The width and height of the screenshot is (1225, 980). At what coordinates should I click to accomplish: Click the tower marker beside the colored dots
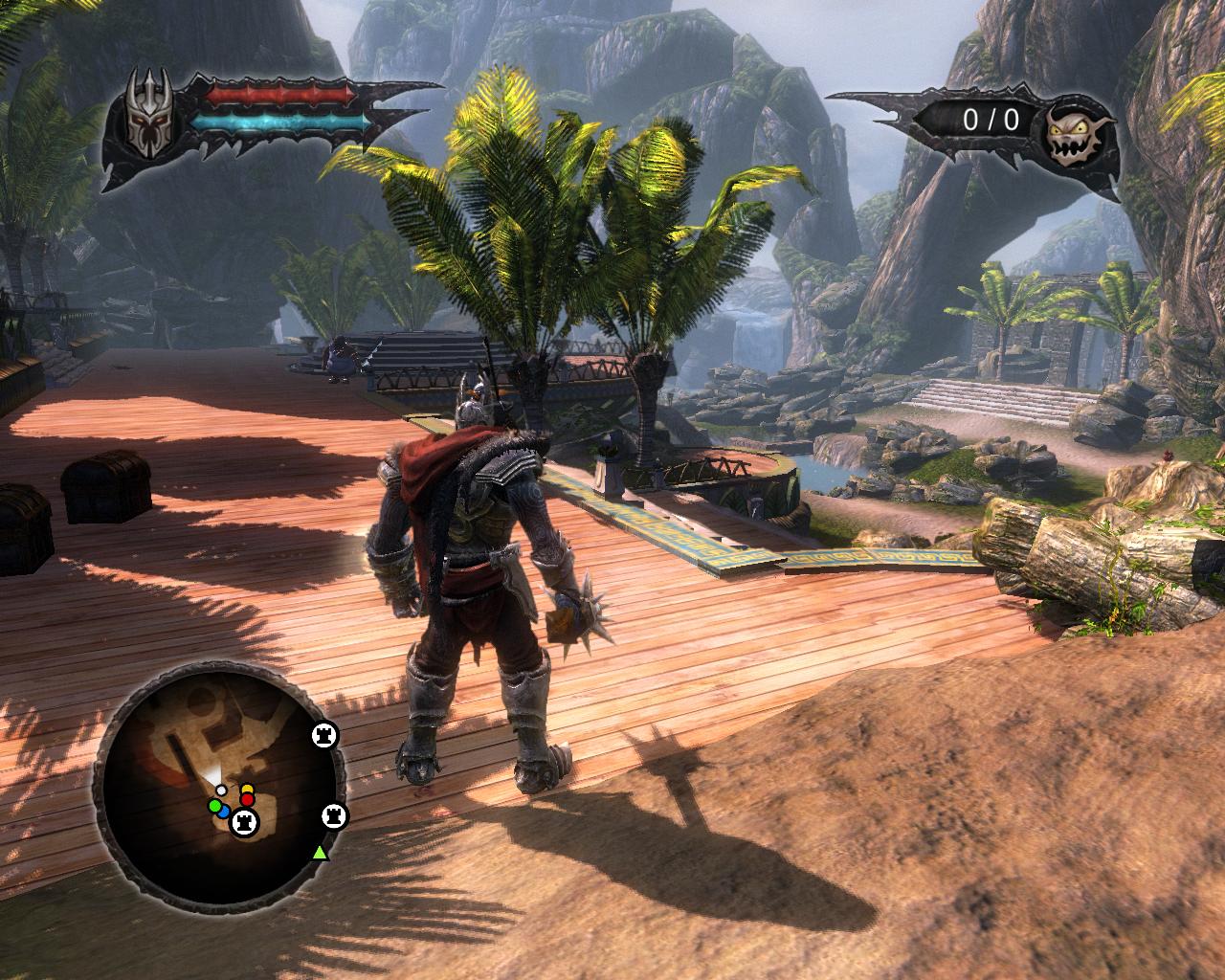(x=246, y=820)
